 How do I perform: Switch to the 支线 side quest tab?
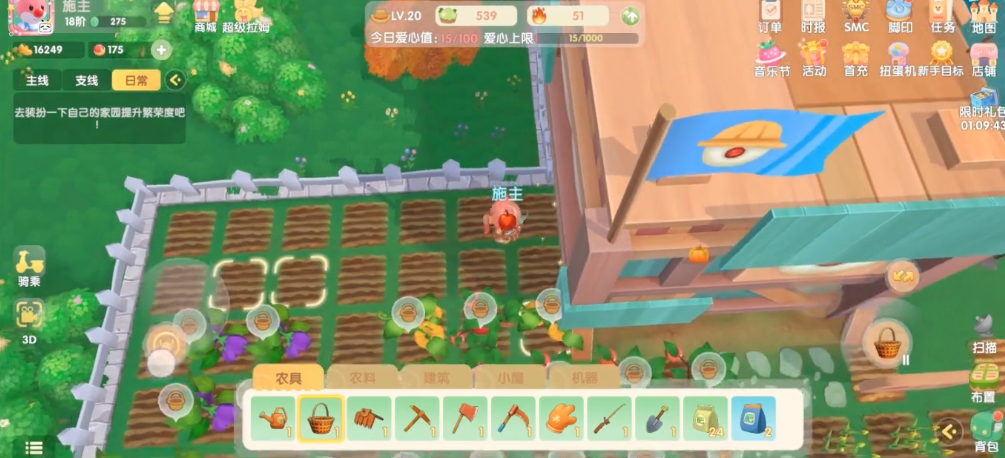[87, 80]
